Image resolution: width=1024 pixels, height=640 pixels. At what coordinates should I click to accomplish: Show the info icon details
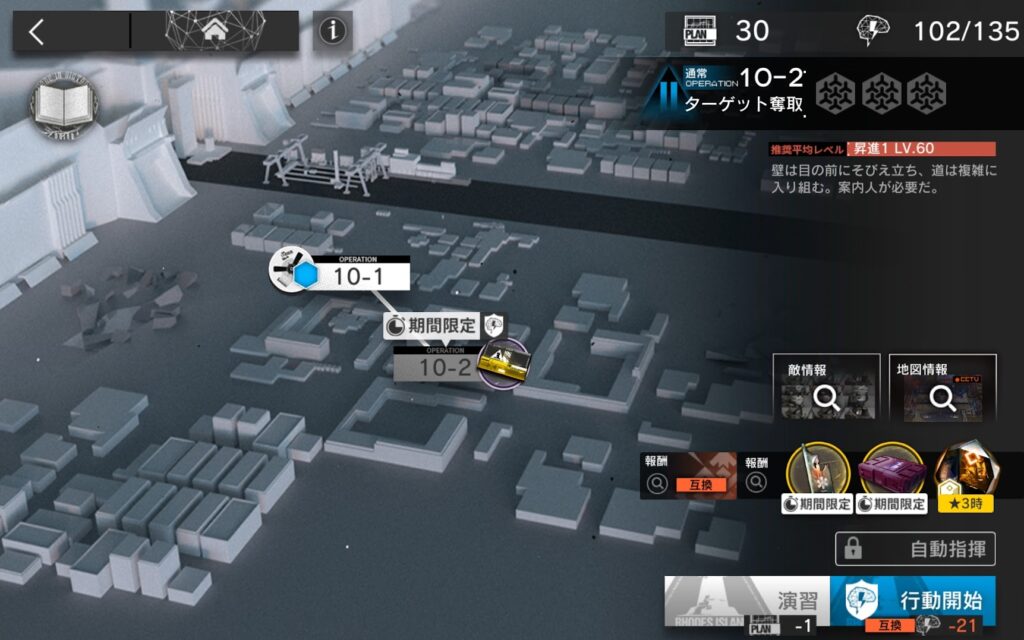click(332, 32)
